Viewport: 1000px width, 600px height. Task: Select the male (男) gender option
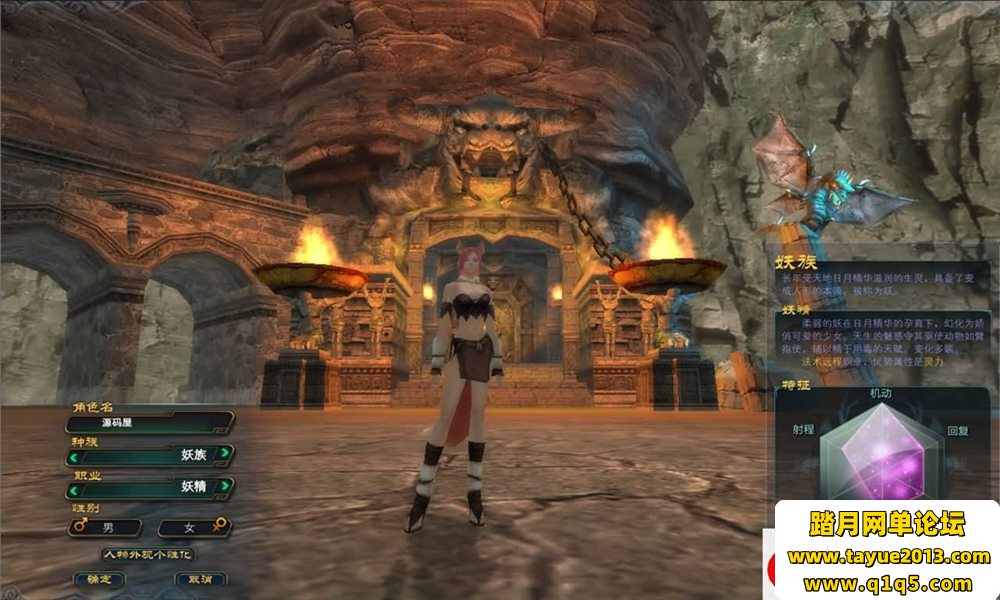point(104,526)
